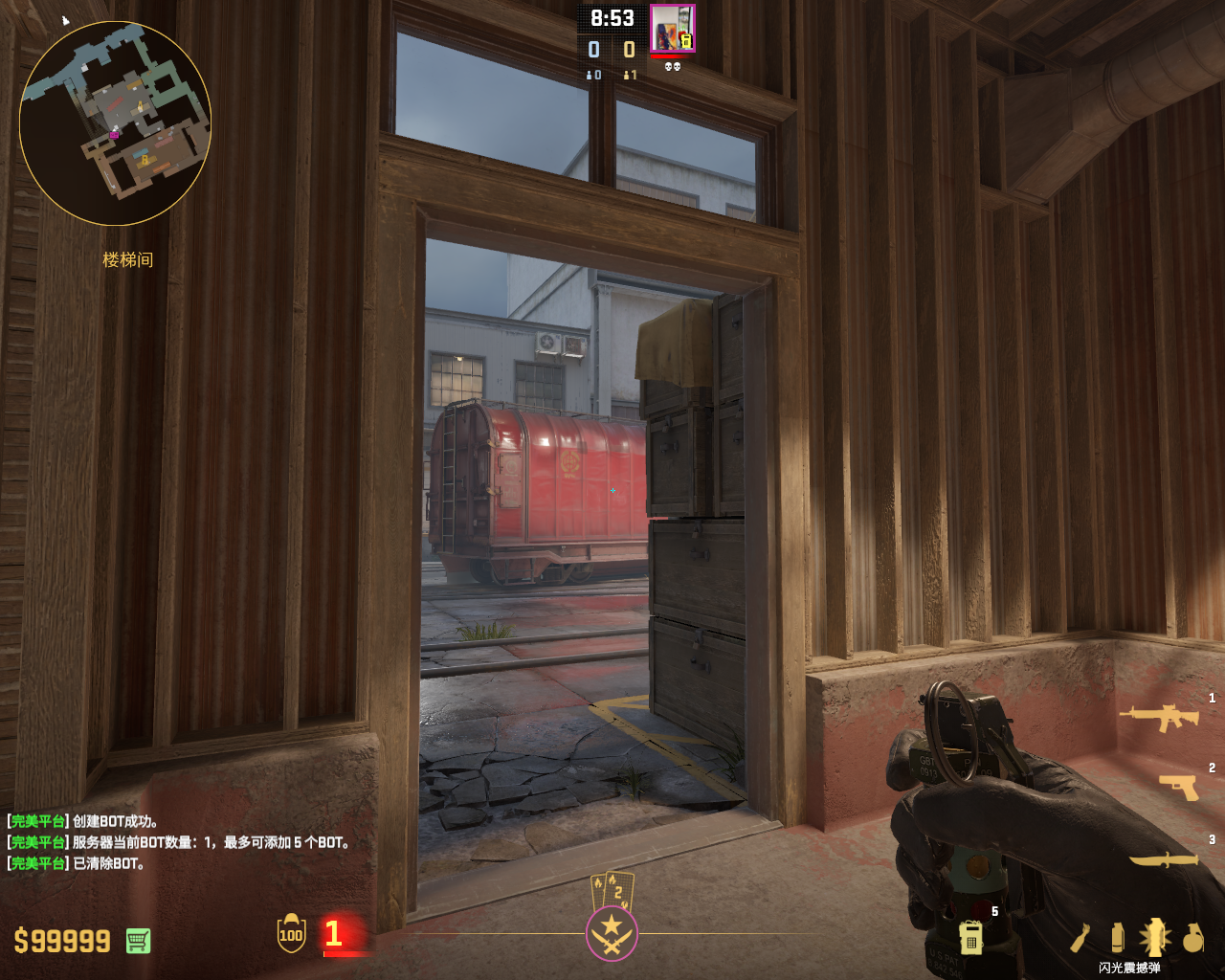Click the helmet armor shield icon
Viewport: 1225px width, 980px height.
[x=291, y=933]
